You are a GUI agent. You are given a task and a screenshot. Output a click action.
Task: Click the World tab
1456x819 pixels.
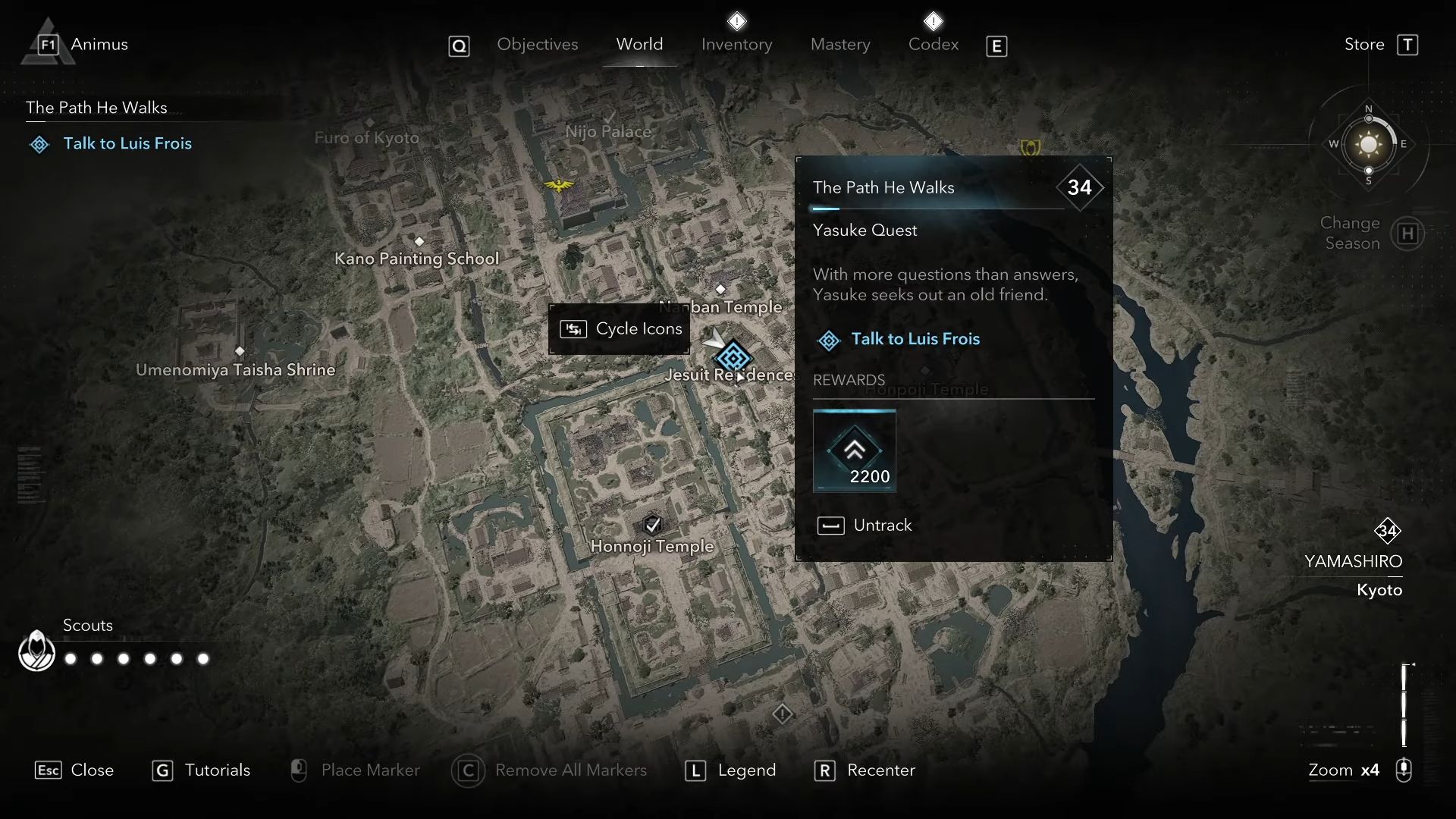pyautogui.click(x=639, y=45)
